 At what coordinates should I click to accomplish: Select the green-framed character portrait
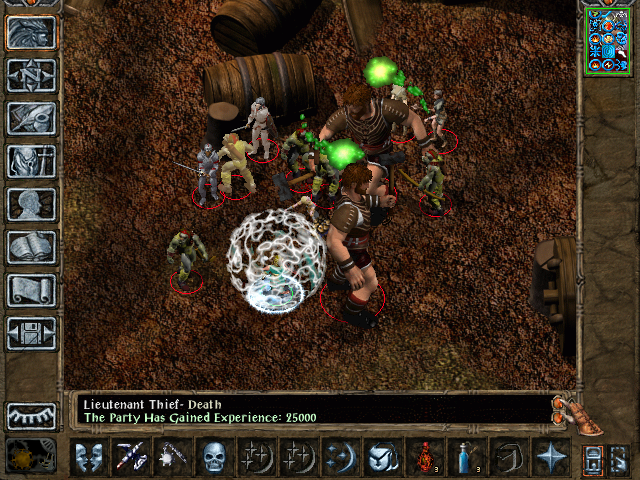click(608, 40)
